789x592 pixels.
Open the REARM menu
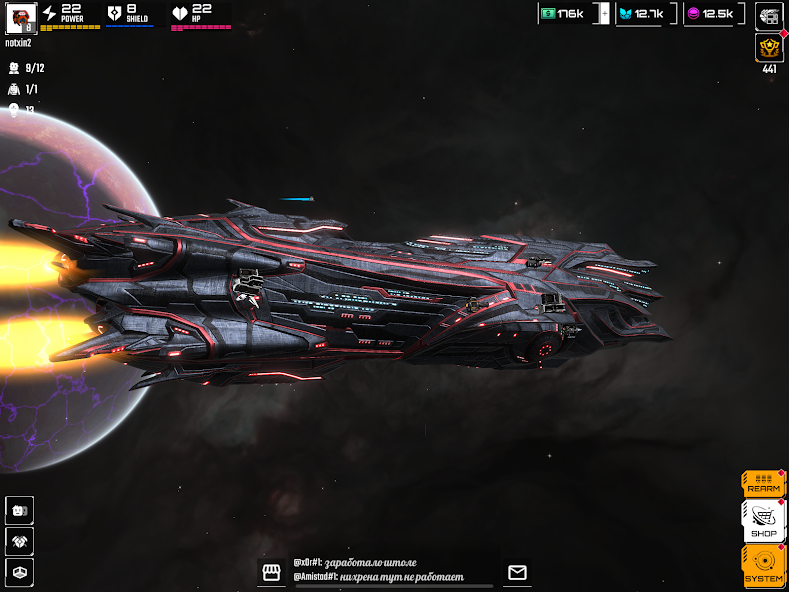coord(763,484)
